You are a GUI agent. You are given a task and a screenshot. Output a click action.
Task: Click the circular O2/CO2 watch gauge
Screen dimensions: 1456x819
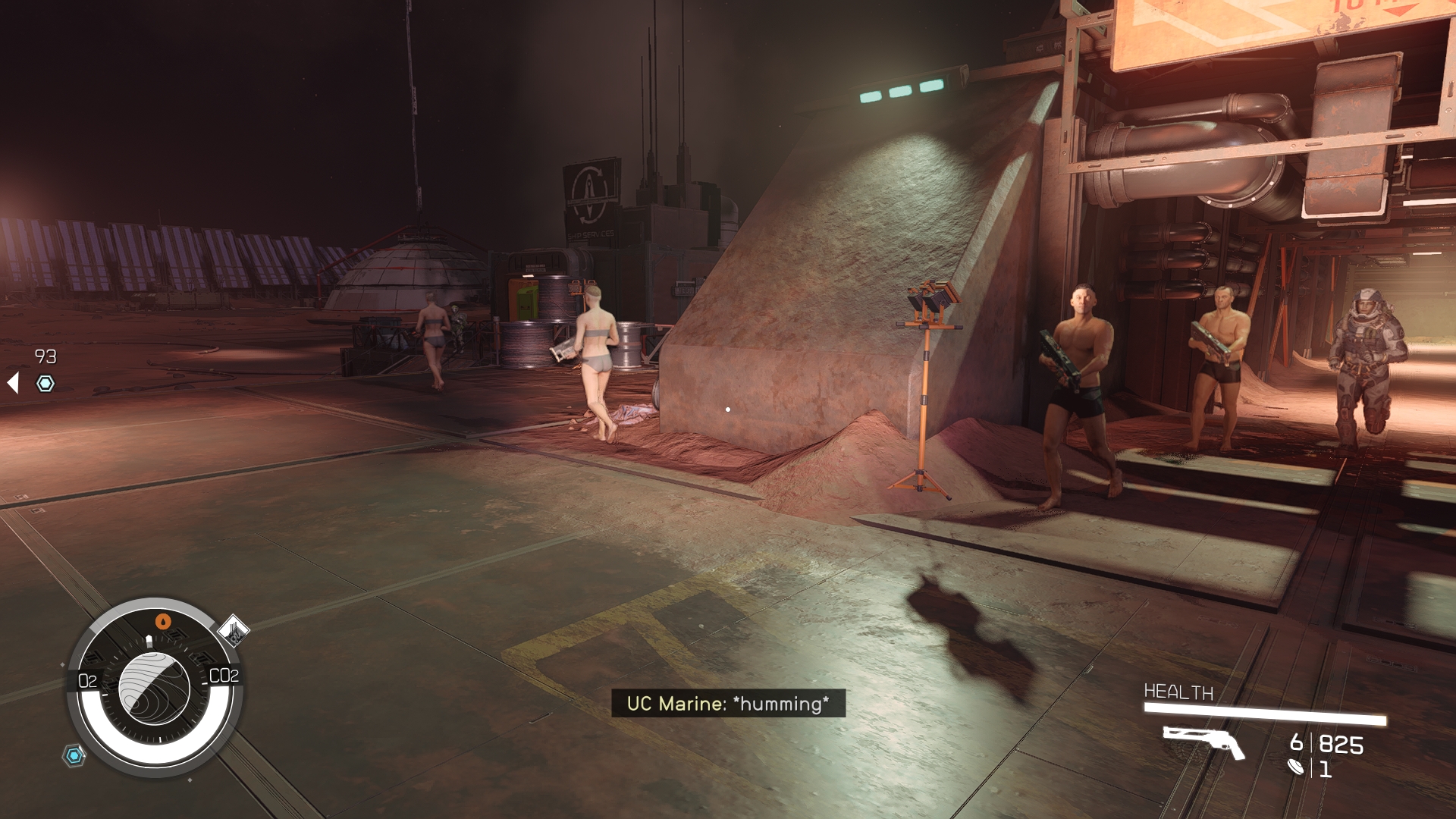tap(155, 688)
